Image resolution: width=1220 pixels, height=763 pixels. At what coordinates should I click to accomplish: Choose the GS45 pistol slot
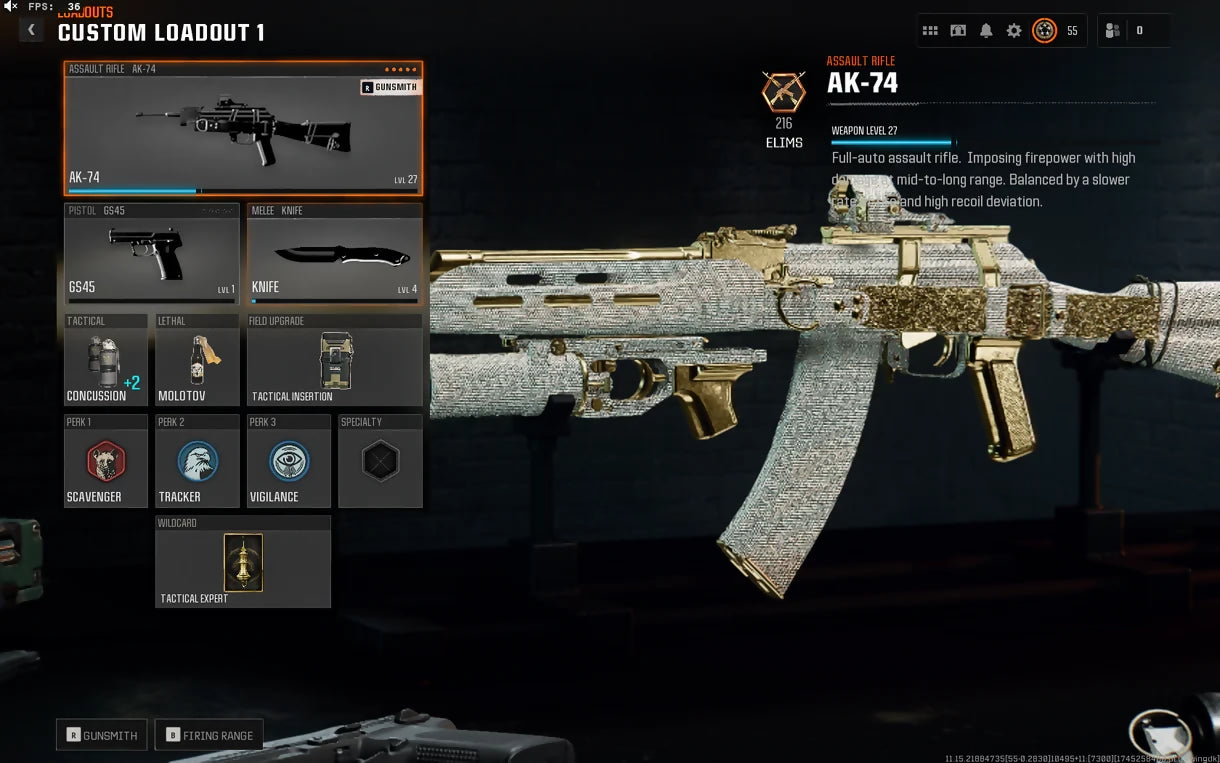click(152, 254)
